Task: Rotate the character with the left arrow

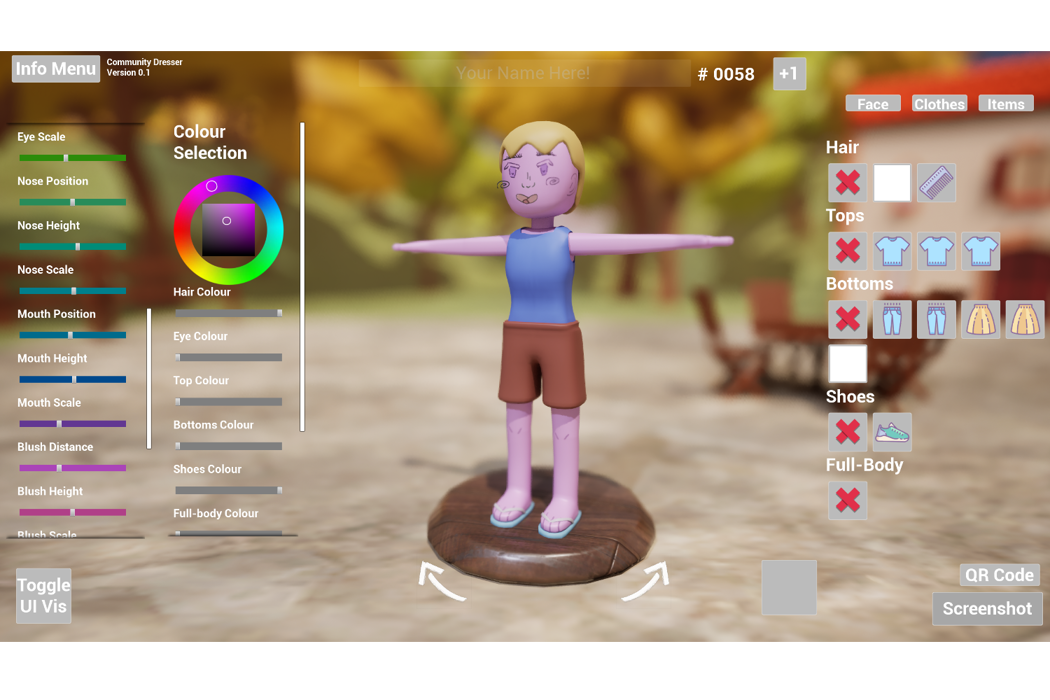Action: point(442,581)
